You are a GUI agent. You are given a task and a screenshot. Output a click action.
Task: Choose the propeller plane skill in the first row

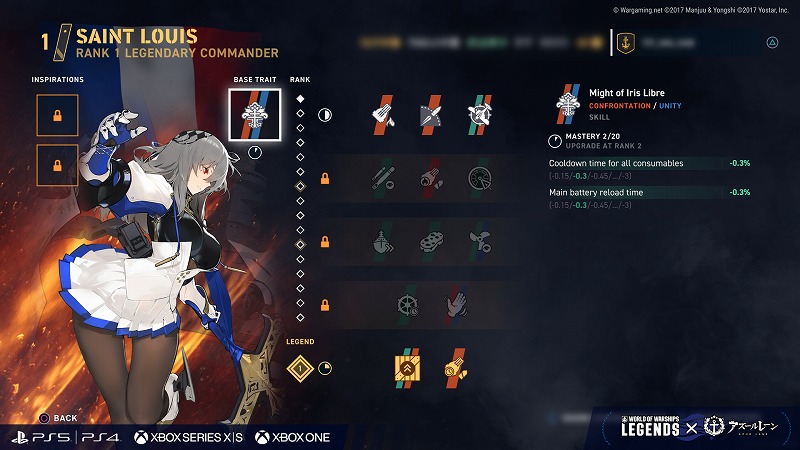[x=477, y=115]
